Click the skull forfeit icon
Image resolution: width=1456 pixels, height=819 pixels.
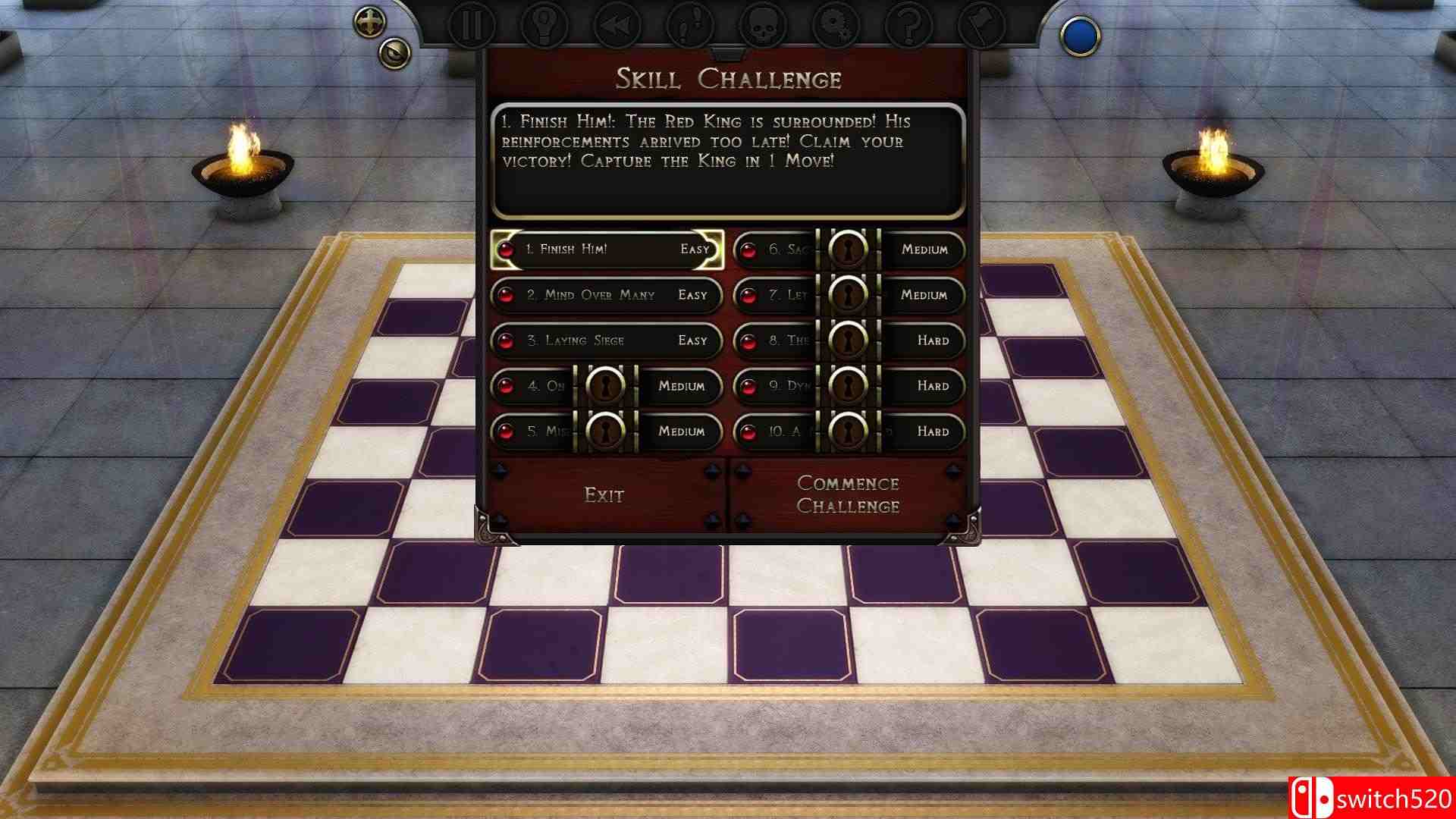(x=764, y=24)
